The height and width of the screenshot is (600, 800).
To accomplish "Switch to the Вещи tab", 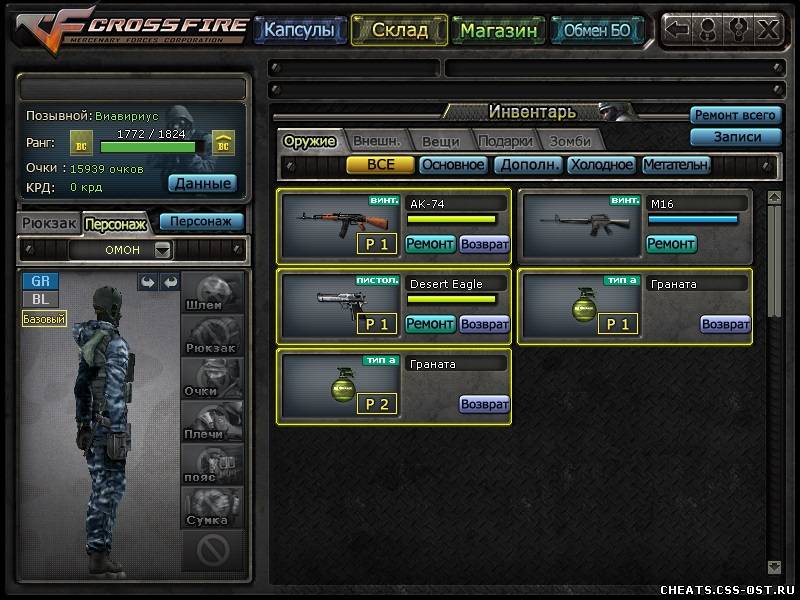I will click(440, 141).
